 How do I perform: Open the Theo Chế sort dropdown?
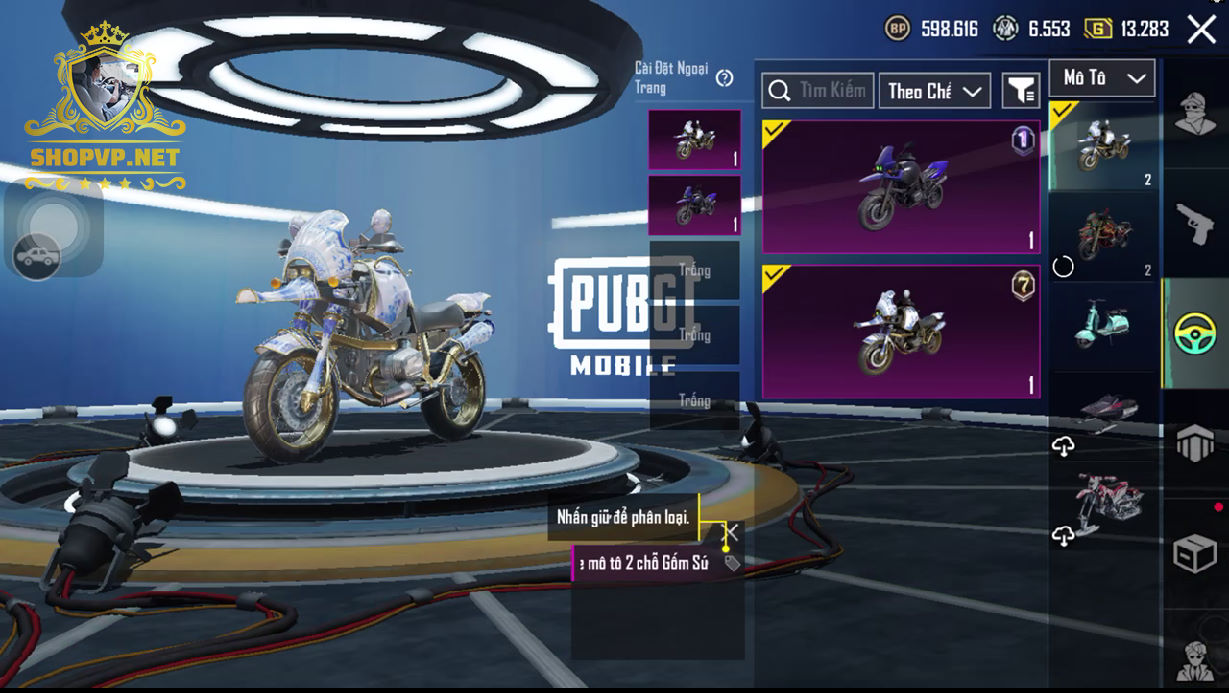934,91
